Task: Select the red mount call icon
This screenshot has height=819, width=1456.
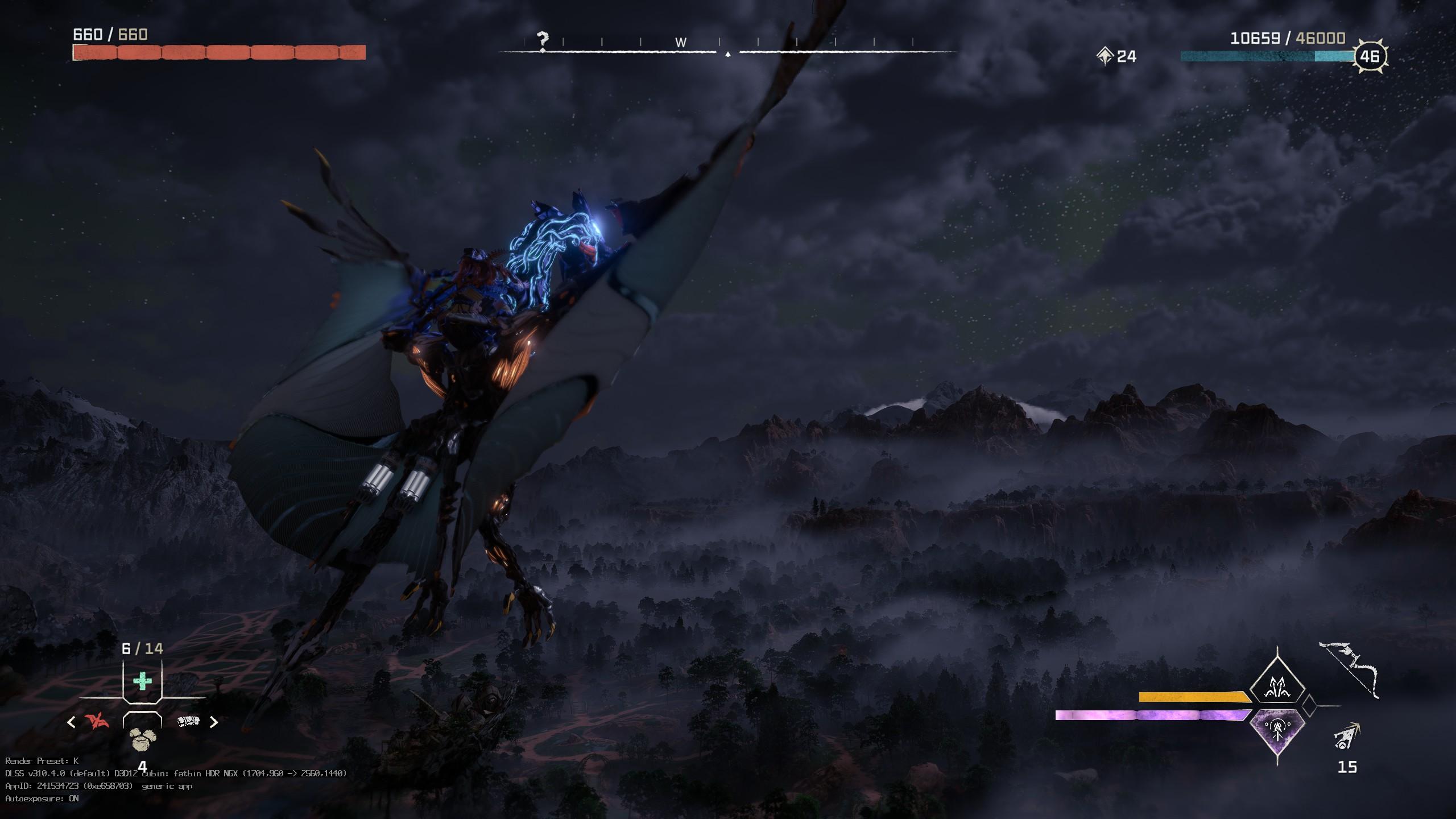Action: pos(97,722)
